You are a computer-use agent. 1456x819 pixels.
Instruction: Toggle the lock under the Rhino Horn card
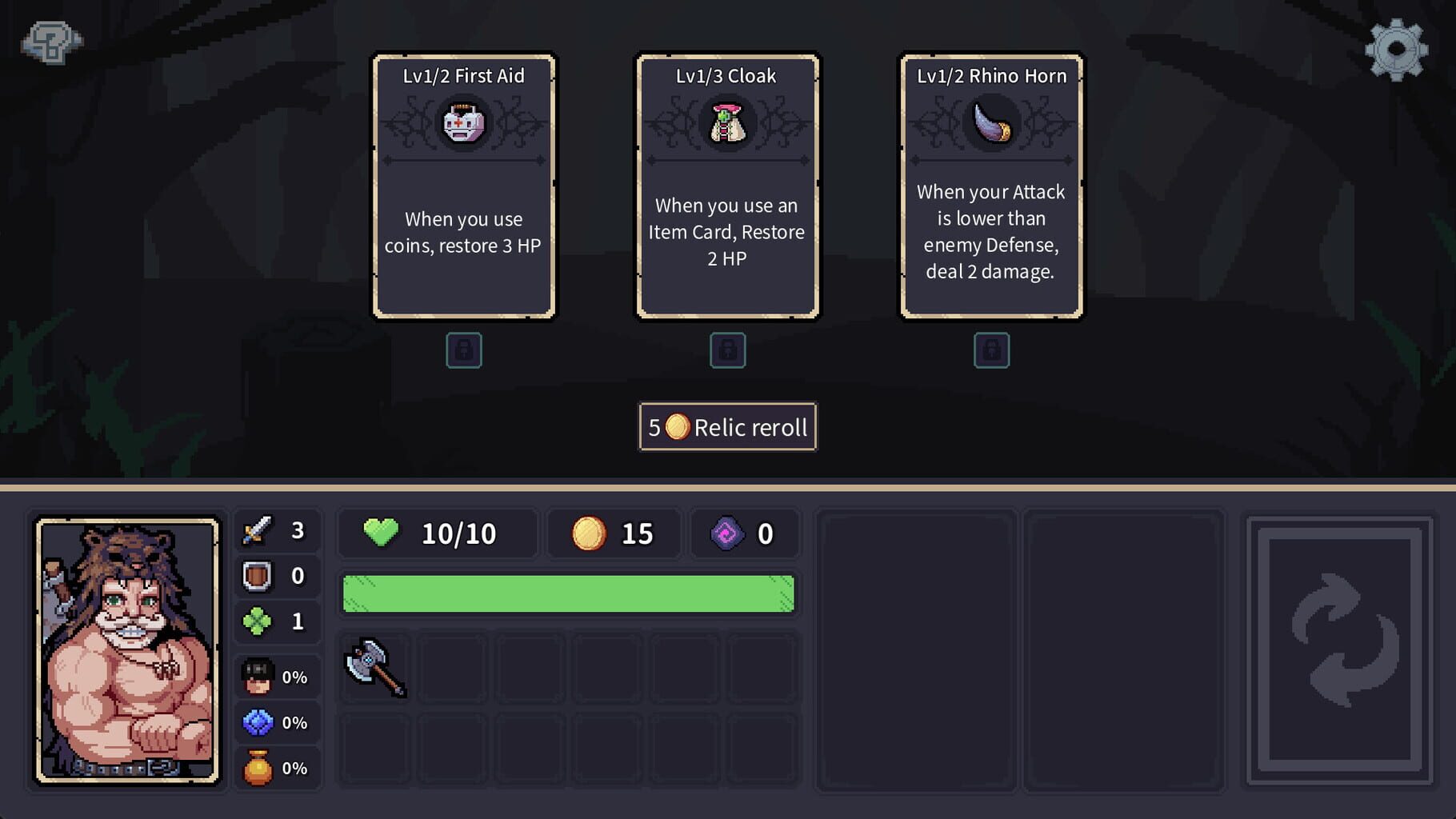click(991, 350)
